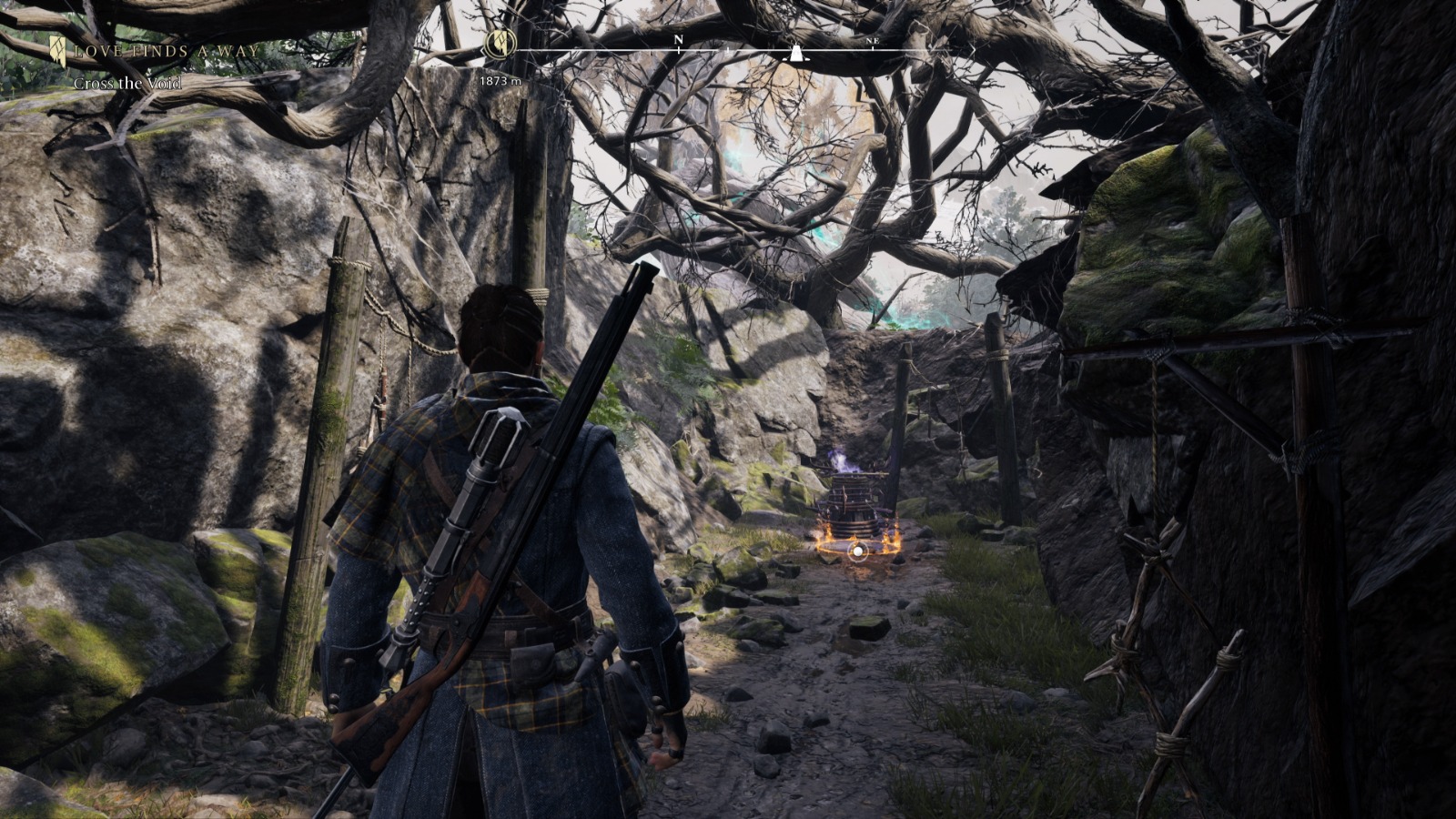Select the bell-shaped marker on the compass bar
The image size is (1456, 819).
tap(795, 53)
